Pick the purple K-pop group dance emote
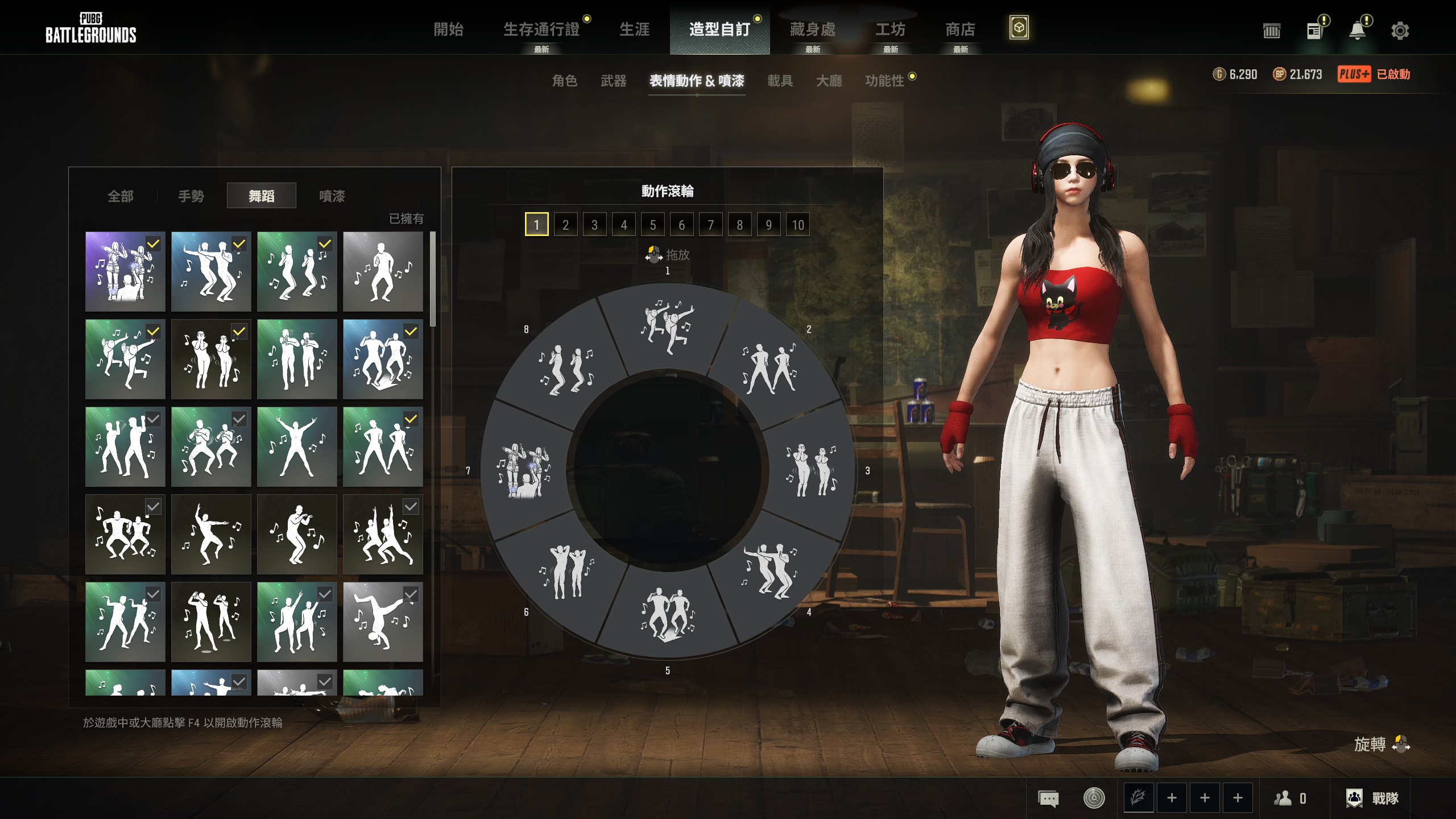The width and height of the screenshot is (1456, 819). [x=125, y=271]
